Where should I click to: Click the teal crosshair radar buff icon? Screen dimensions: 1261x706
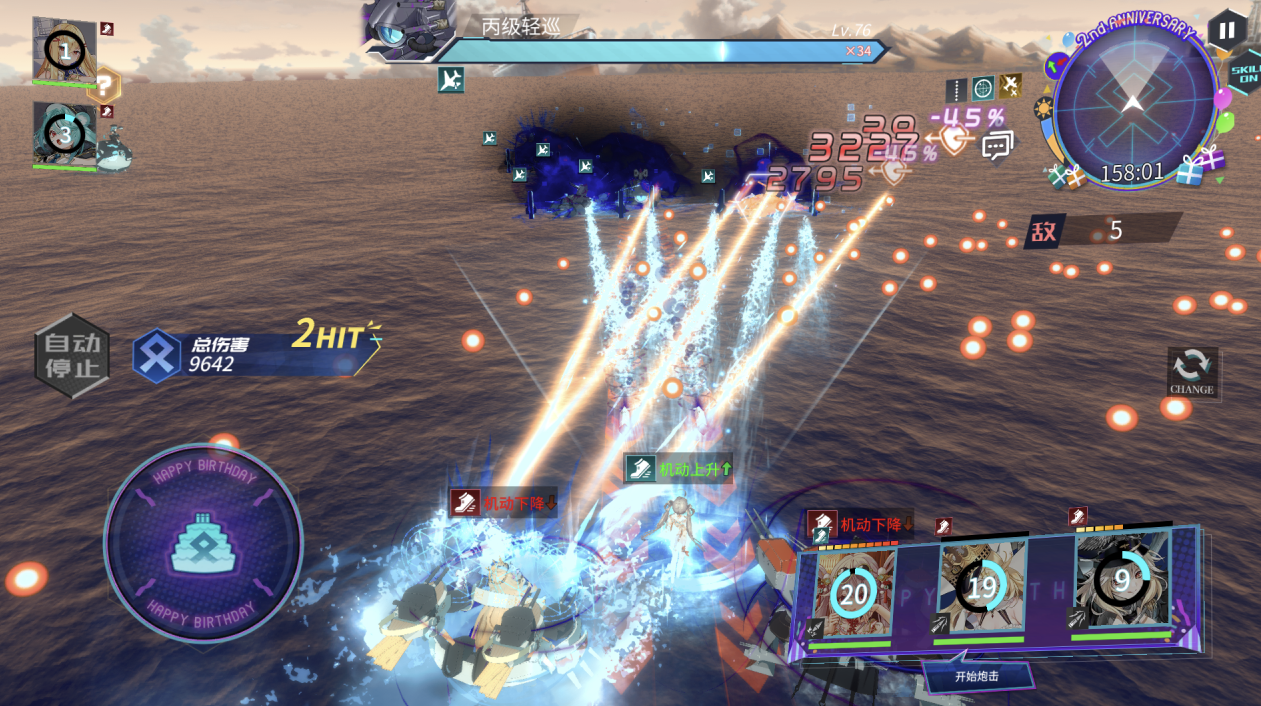pos(984,88)
